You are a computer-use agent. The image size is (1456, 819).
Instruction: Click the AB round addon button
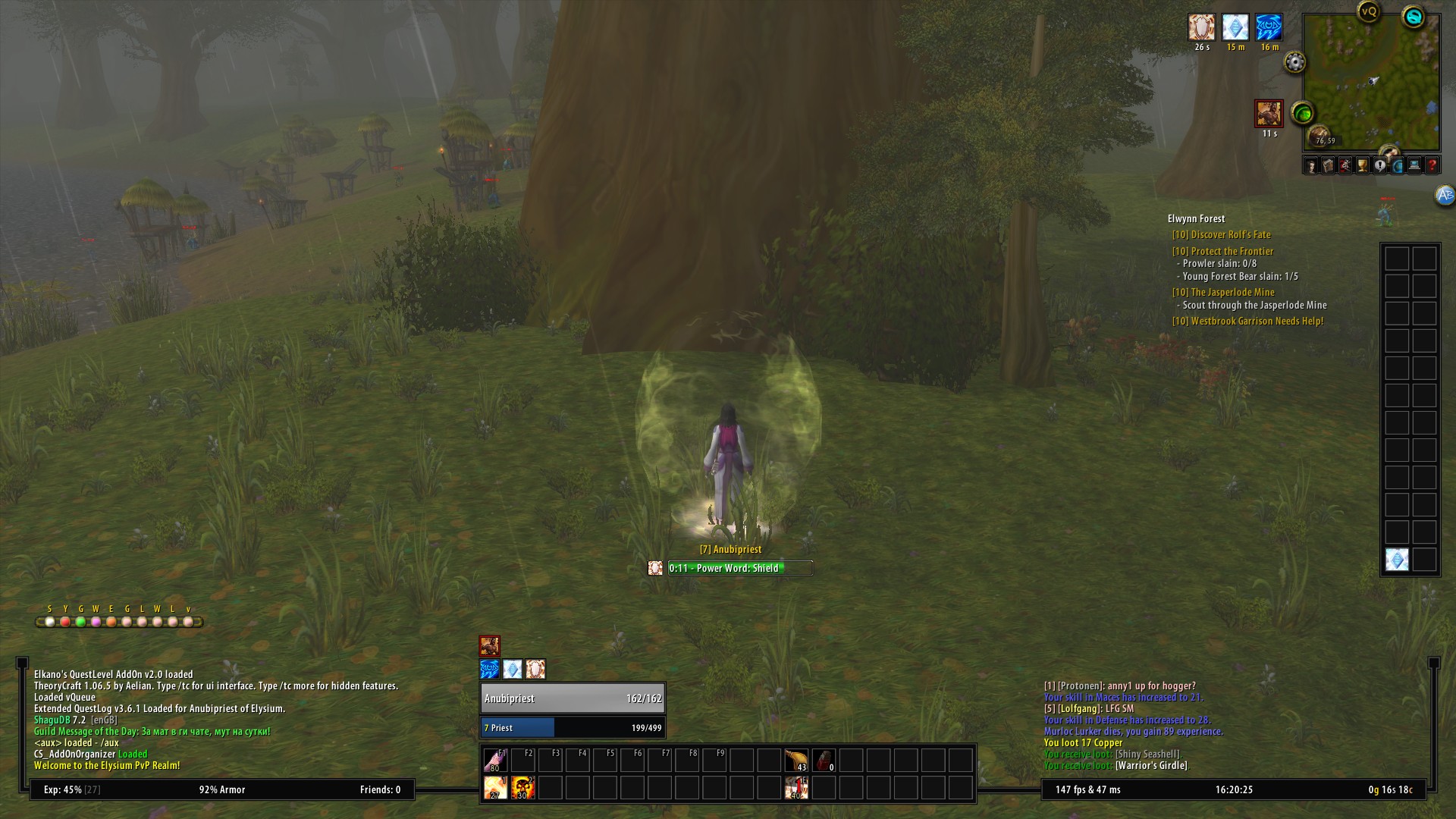1445,196
